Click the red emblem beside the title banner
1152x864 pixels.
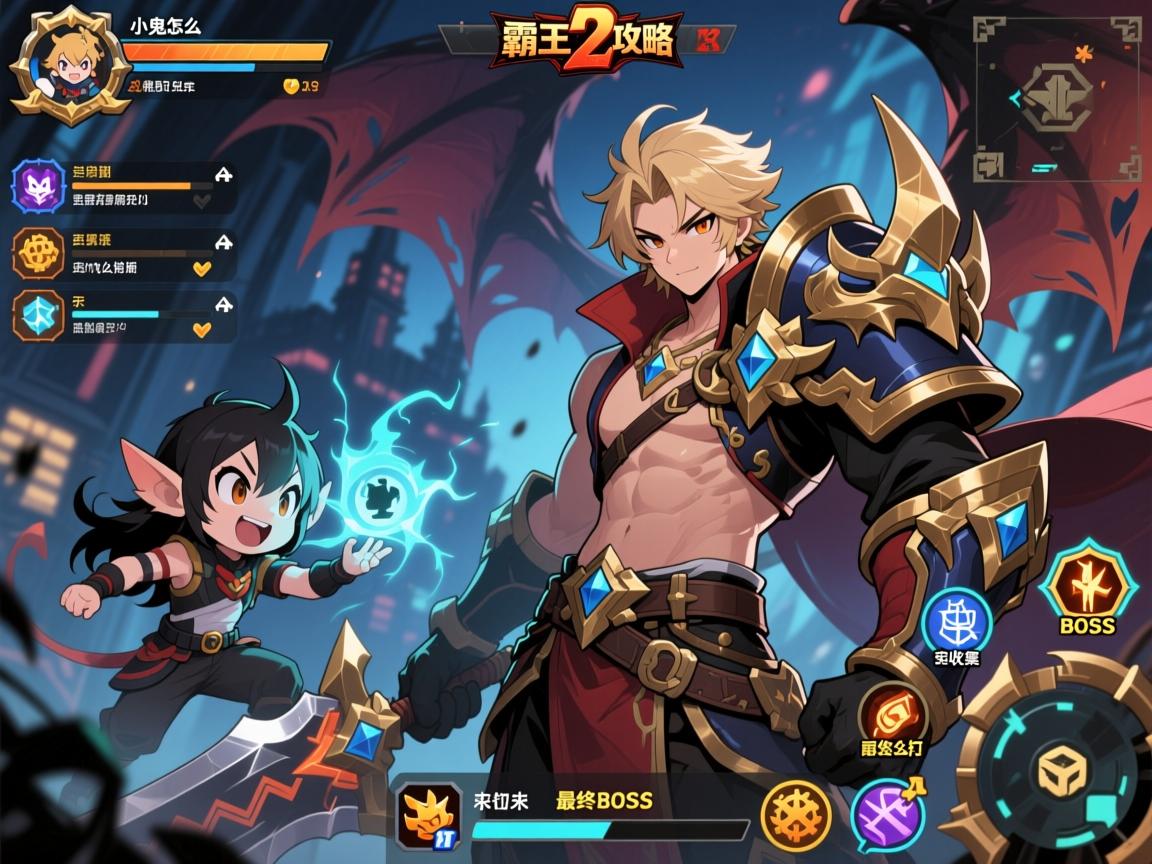(709, 40)
